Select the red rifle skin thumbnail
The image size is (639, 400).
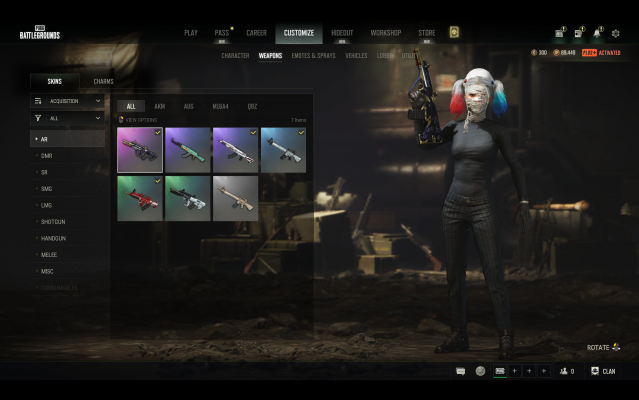point(139,198)
